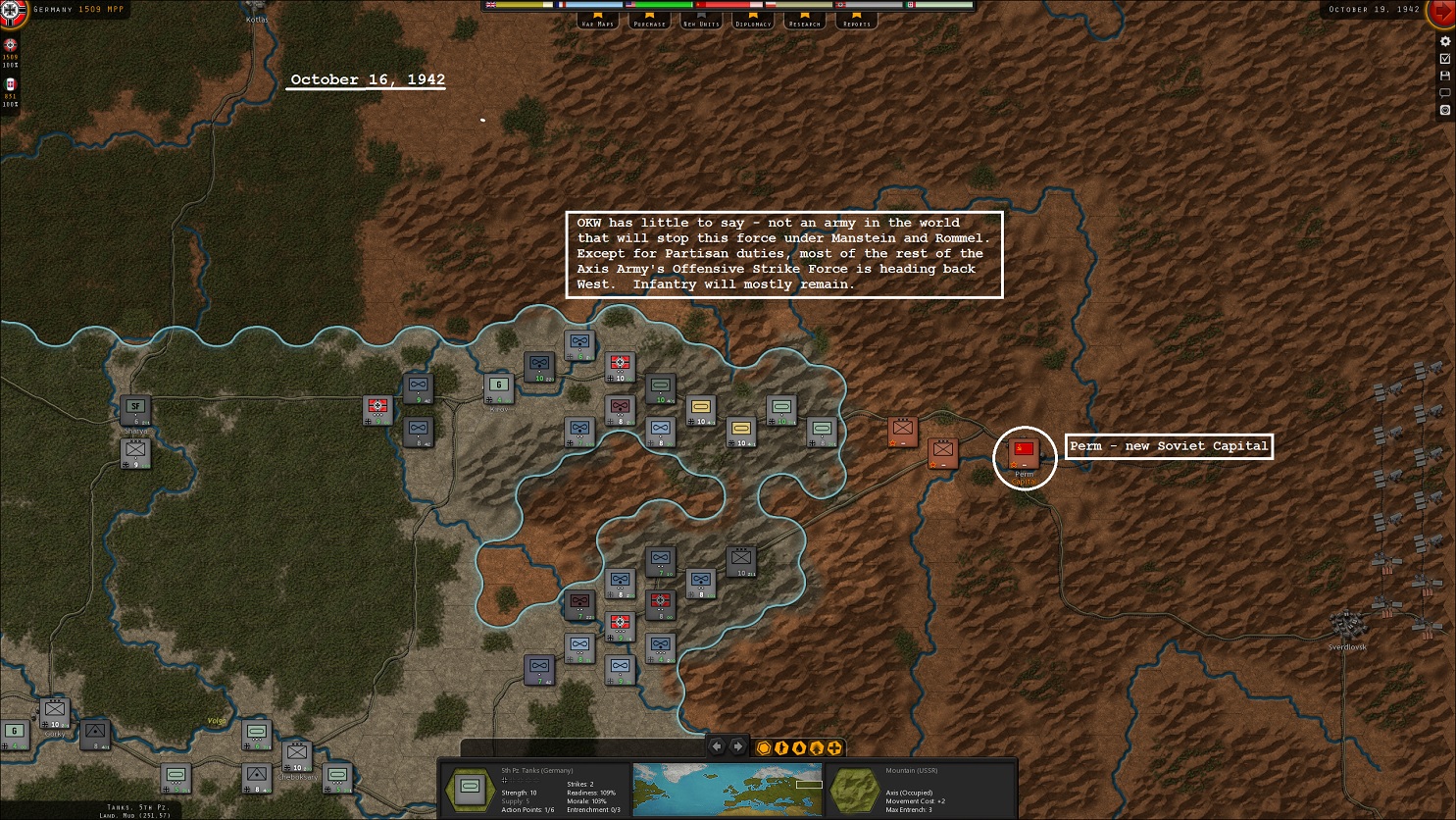Screen dimensions: 1456x820
Task: Select the Soviet unit on Perm
Action: click(x=1024, y=452)
